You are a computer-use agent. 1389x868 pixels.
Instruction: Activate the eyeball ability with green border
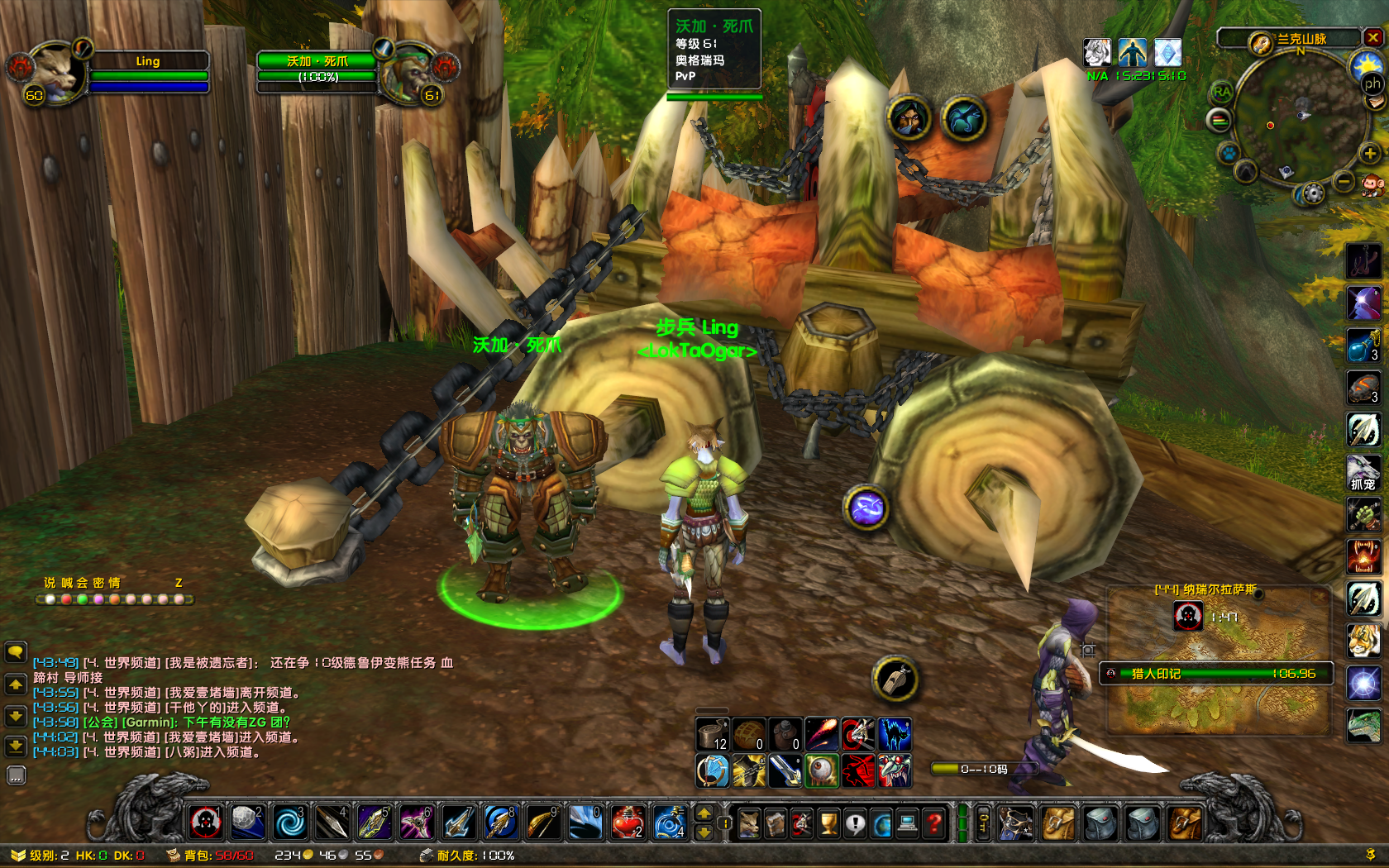tap(822, 770)
